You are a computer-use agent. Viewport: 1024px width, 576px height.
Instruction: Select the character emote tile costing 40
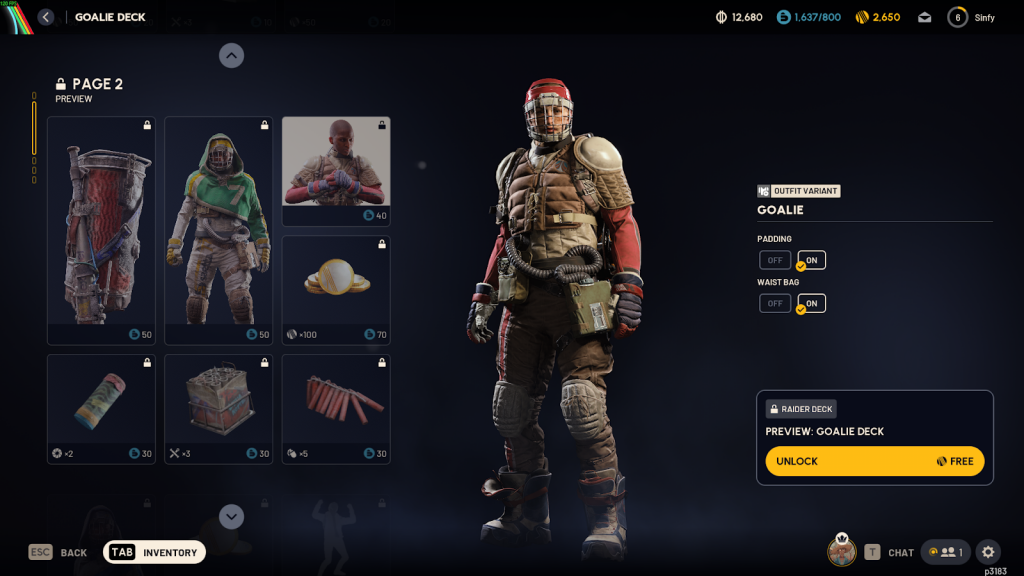(336, 171)
